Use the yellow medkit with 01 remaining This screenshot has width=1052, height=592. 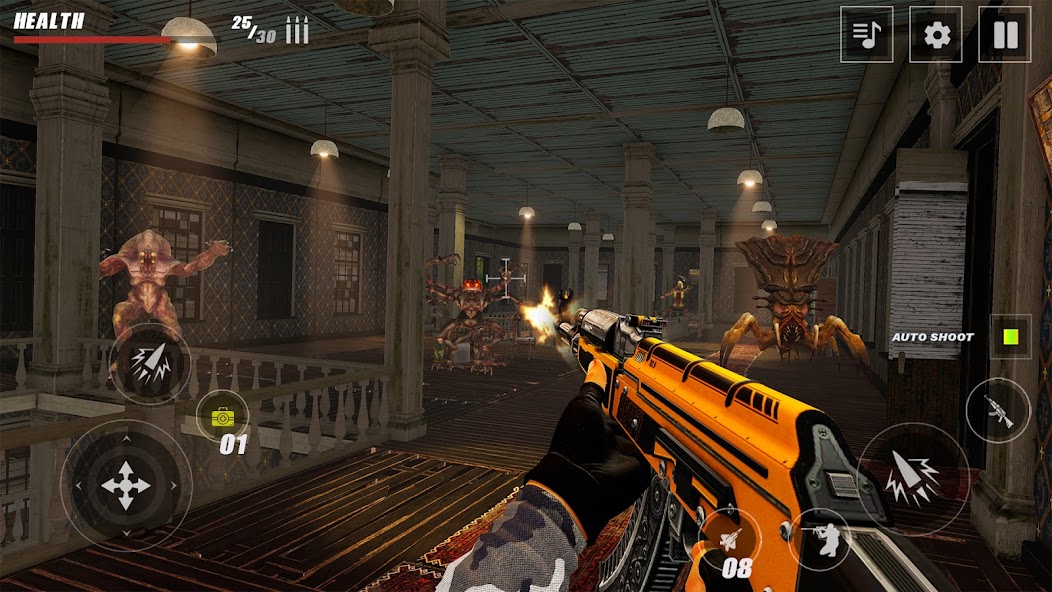(222, 414)
